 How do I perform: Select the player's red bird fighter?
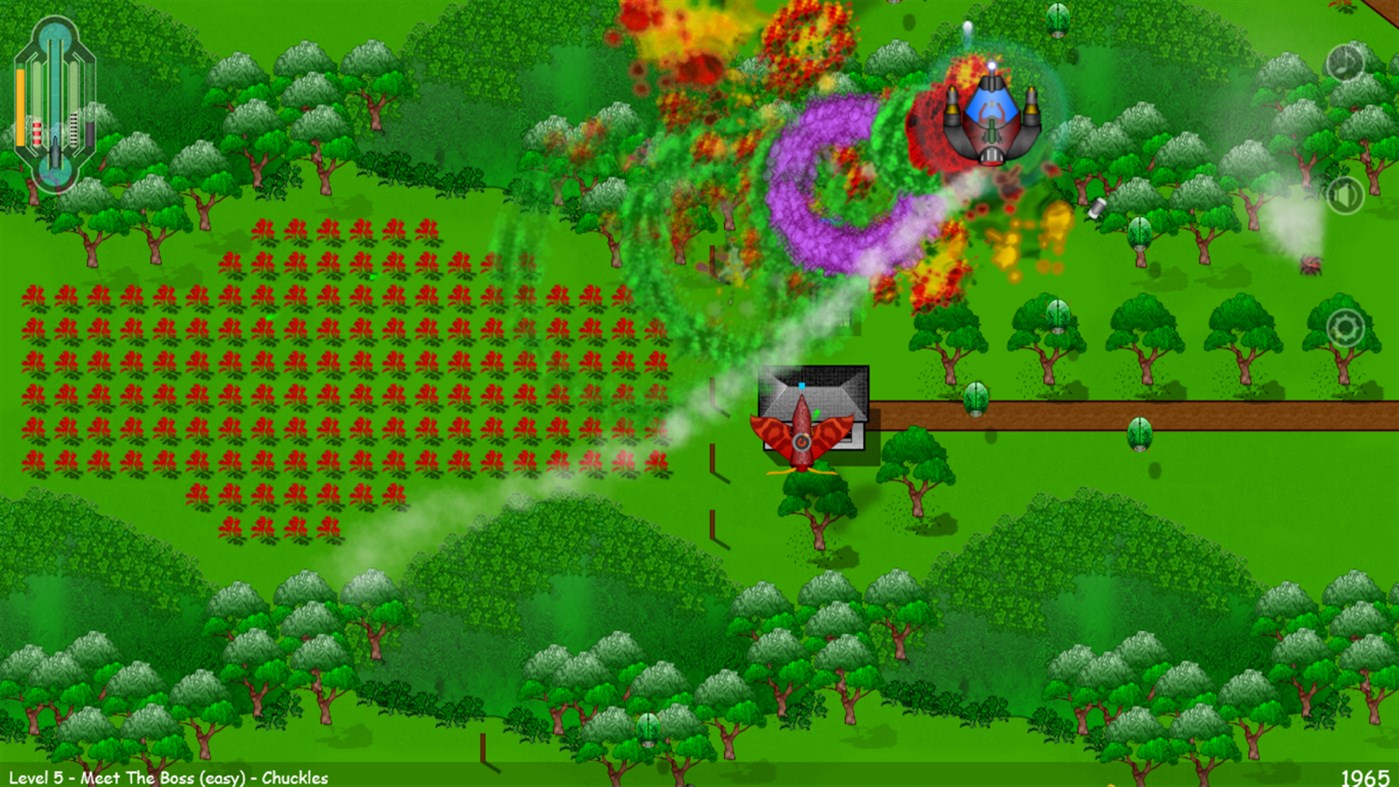click(x=802, y=435)
